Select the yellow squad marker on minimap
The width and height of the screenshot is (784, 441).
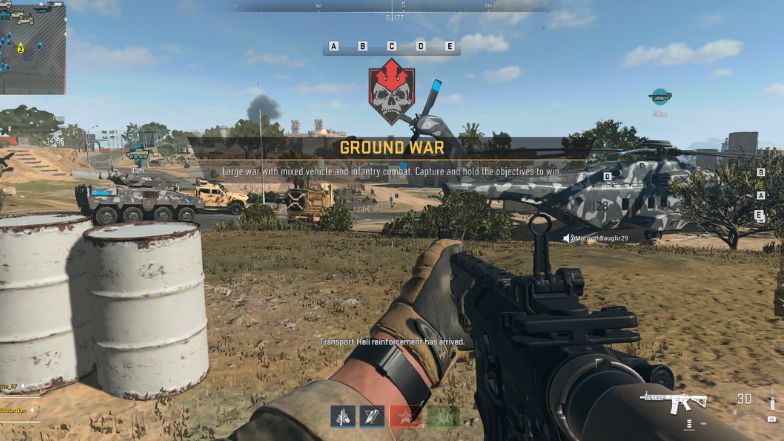(x=20, y=47)
